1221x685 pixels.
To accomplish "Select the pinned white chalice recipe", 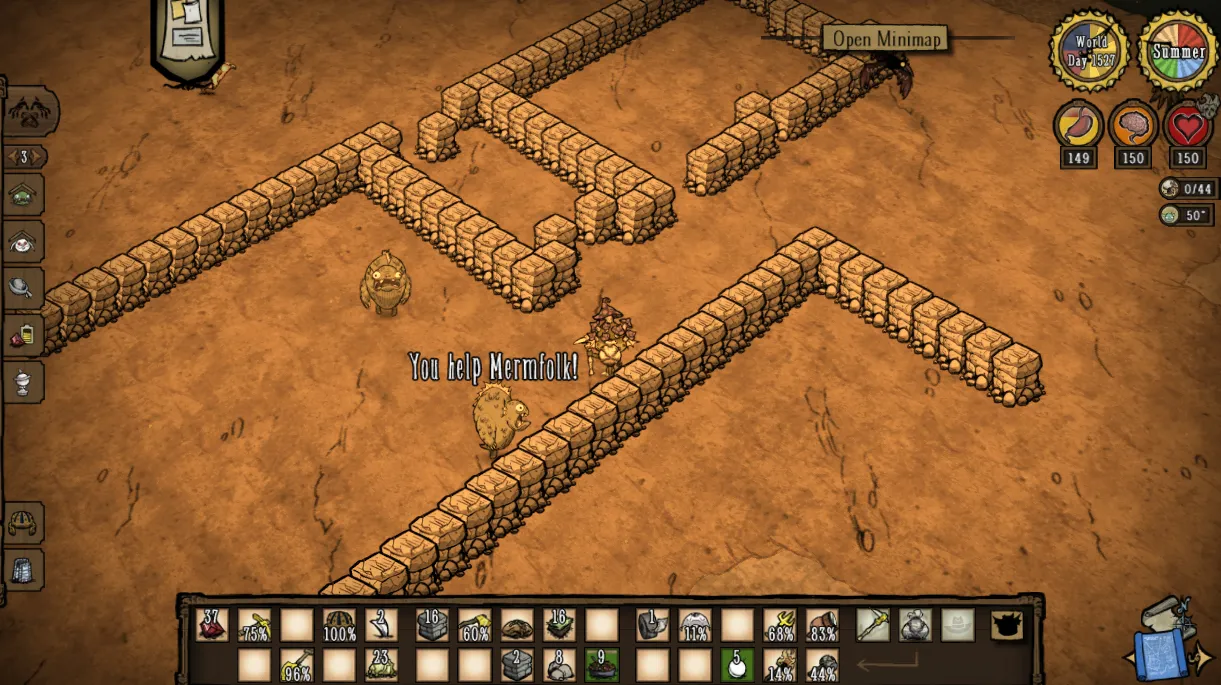I will (23, 381).
